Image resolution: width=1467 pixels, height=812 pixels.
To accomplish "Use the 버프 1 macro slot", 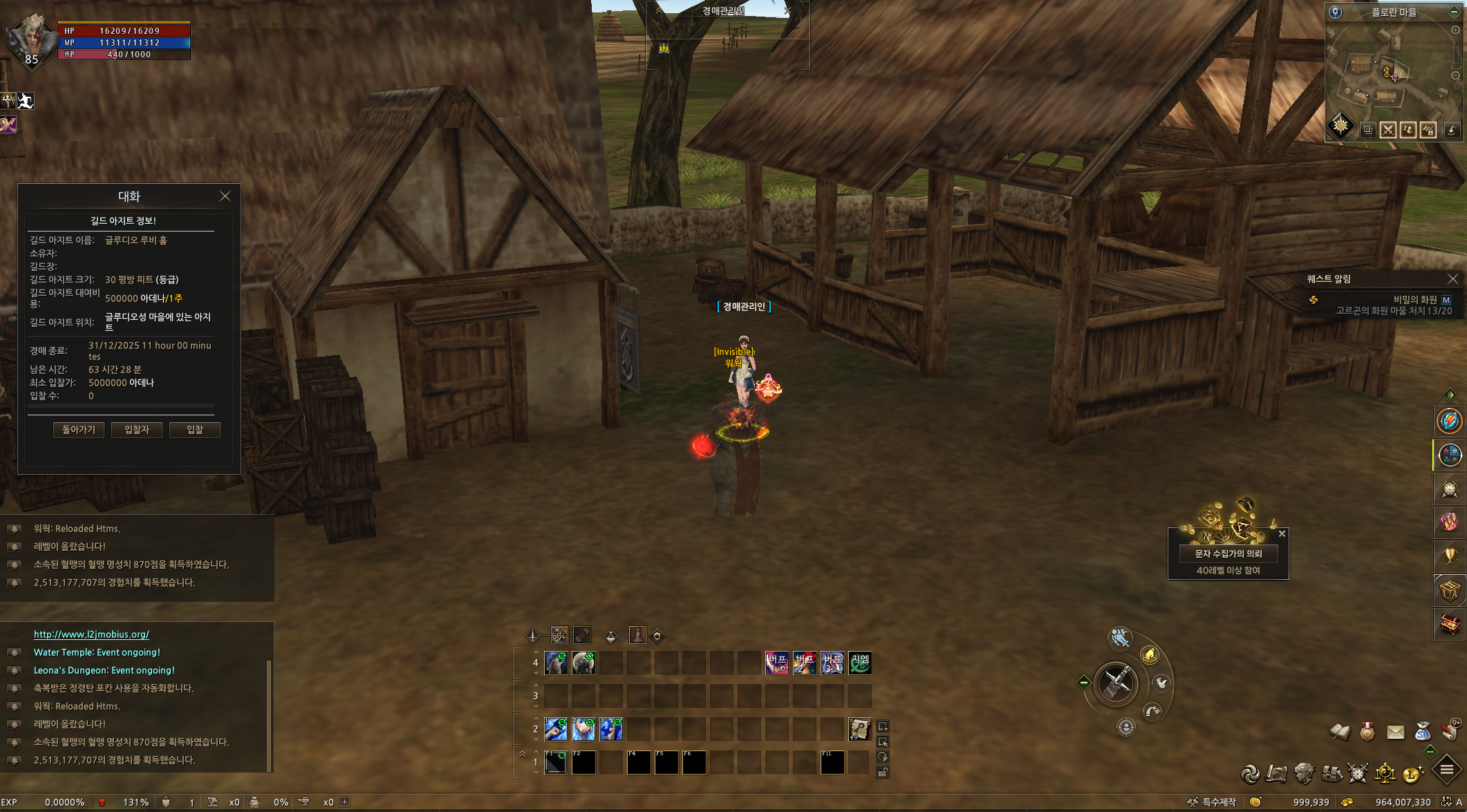I will [x=777, y=663].
